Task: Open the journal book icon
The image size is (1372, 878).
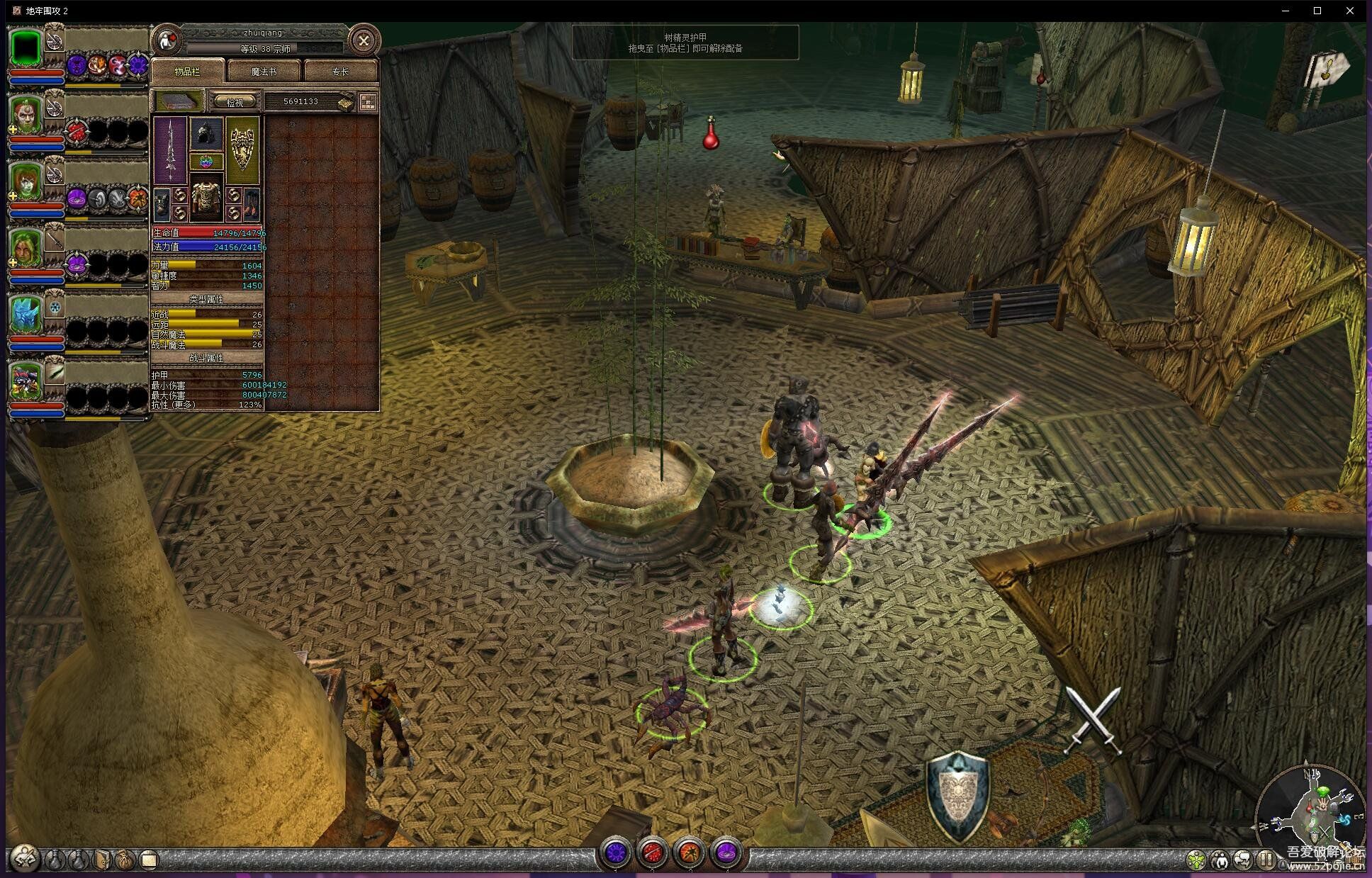Action: [102, 860]
